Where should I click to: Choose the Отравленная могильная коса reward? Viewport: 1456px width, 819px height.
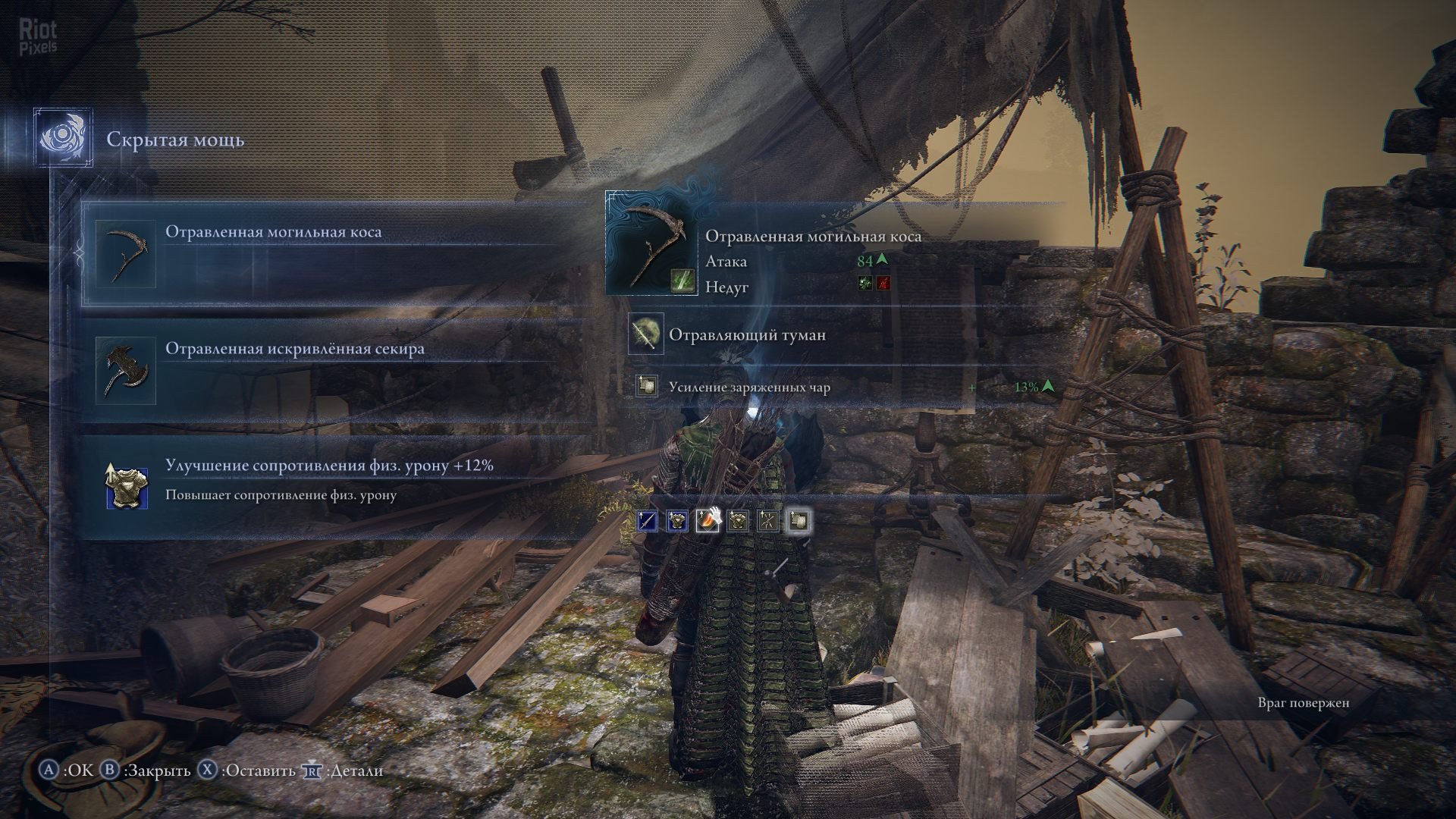pyautogui.click(x=334, y=253)
